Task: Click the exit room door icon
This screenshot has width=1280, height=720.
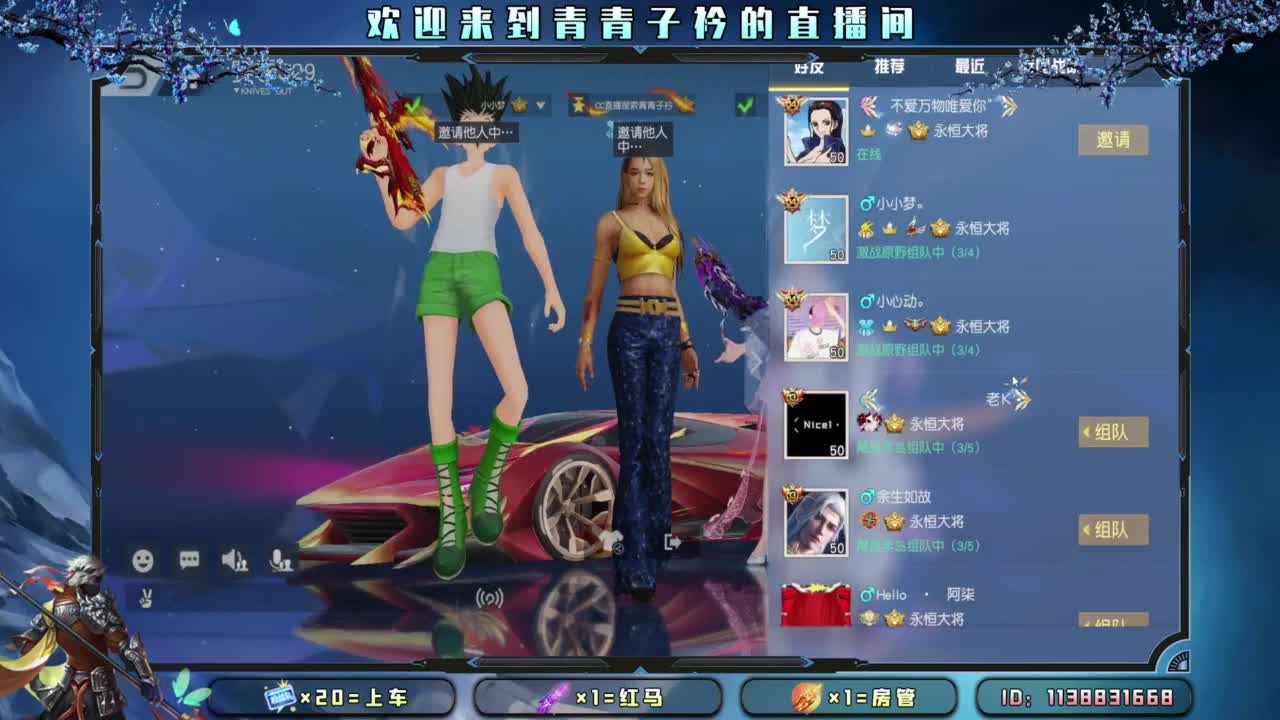Action: [673, 541]
